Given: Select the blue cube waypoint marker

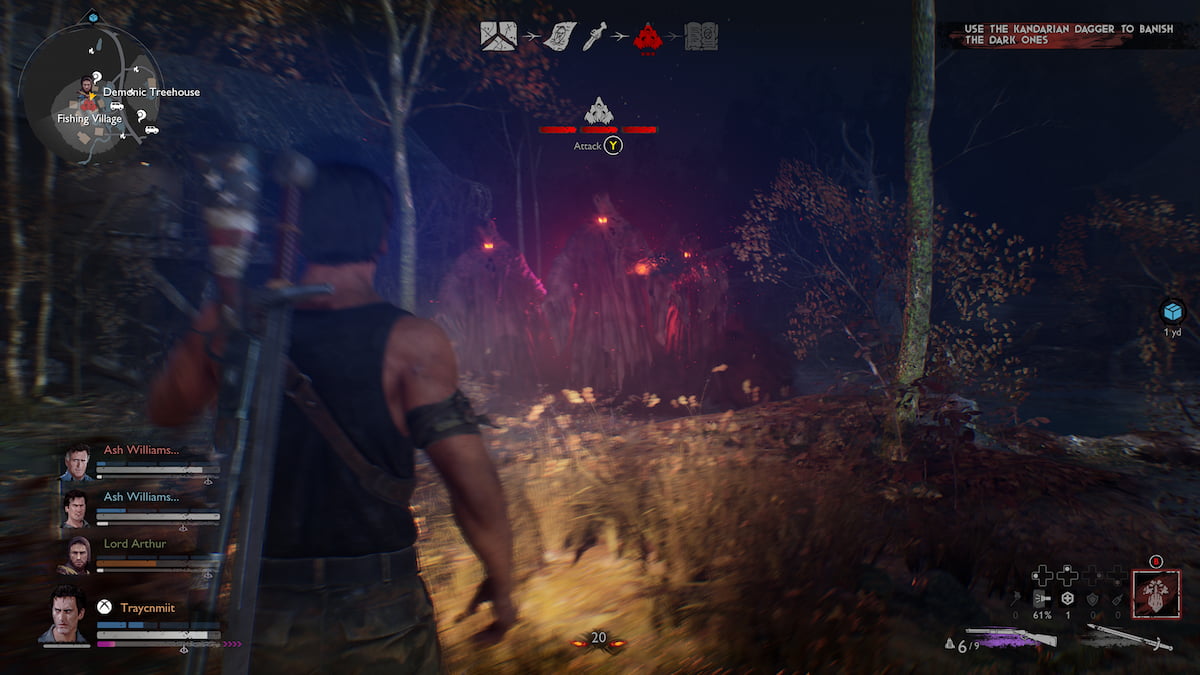Looking at the screenshot, I should pos(1171,311).
